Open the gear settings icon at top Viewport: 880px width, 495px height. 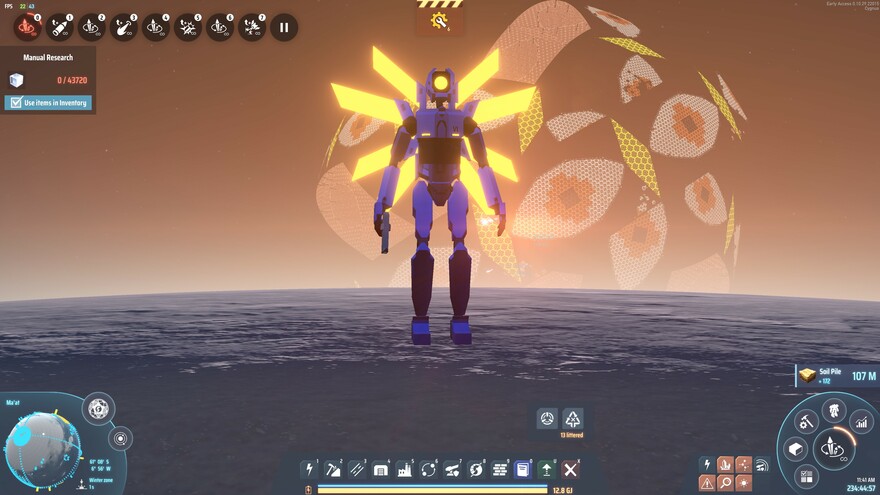(439, 20)
